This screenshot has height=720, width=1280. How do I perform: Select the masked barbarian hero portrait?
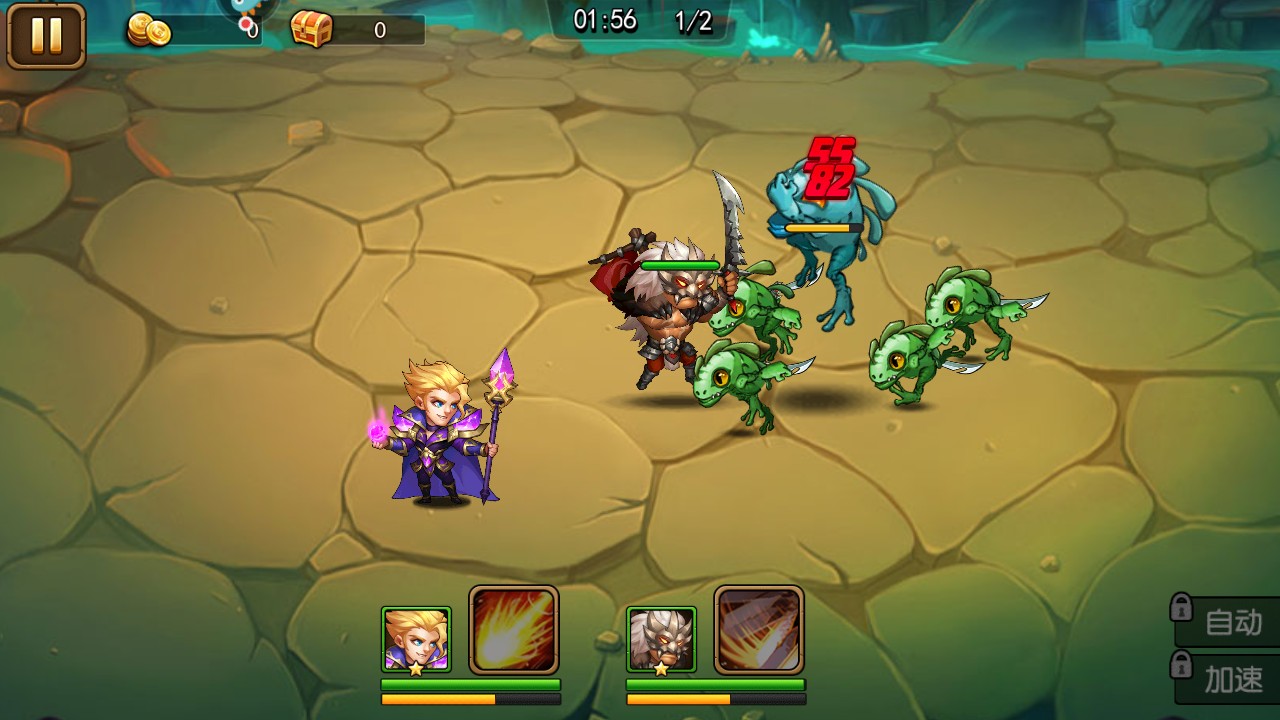coord(661,639)
